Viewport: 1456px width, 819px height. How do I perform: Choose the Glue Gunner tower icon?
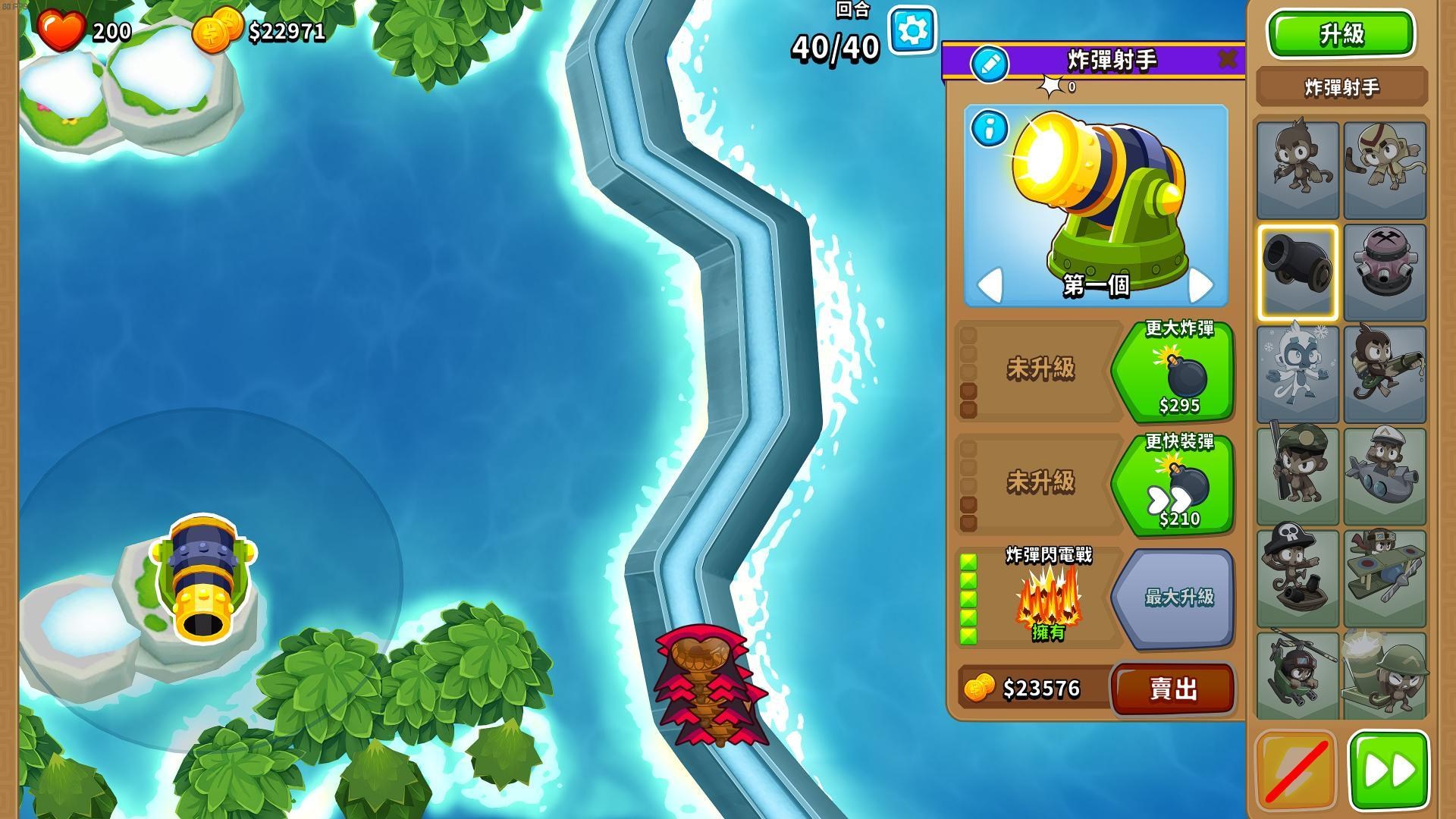pos(1385,372)
